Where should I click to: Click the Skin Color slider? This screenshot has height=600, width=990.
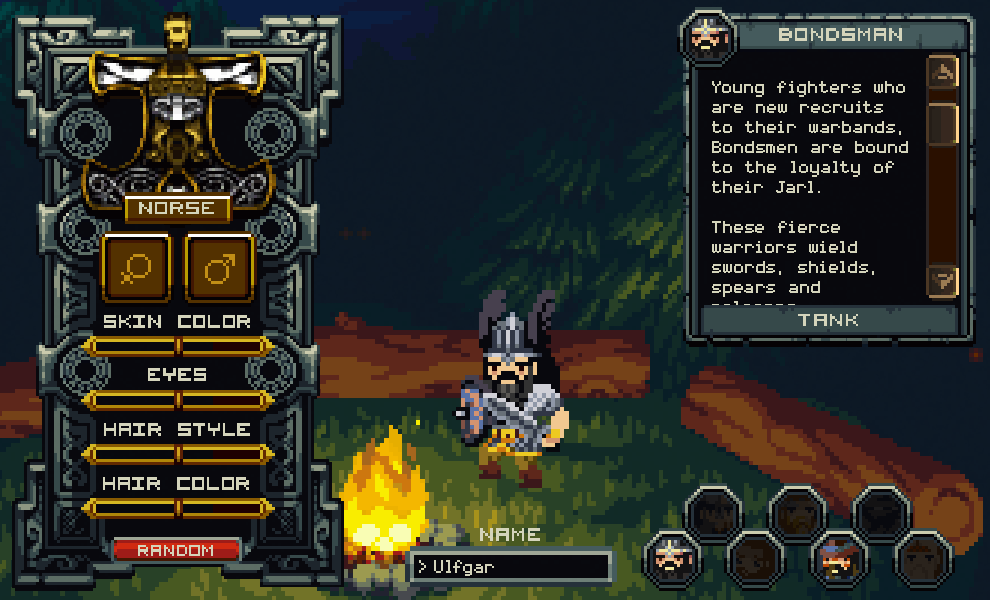(177, 347)
